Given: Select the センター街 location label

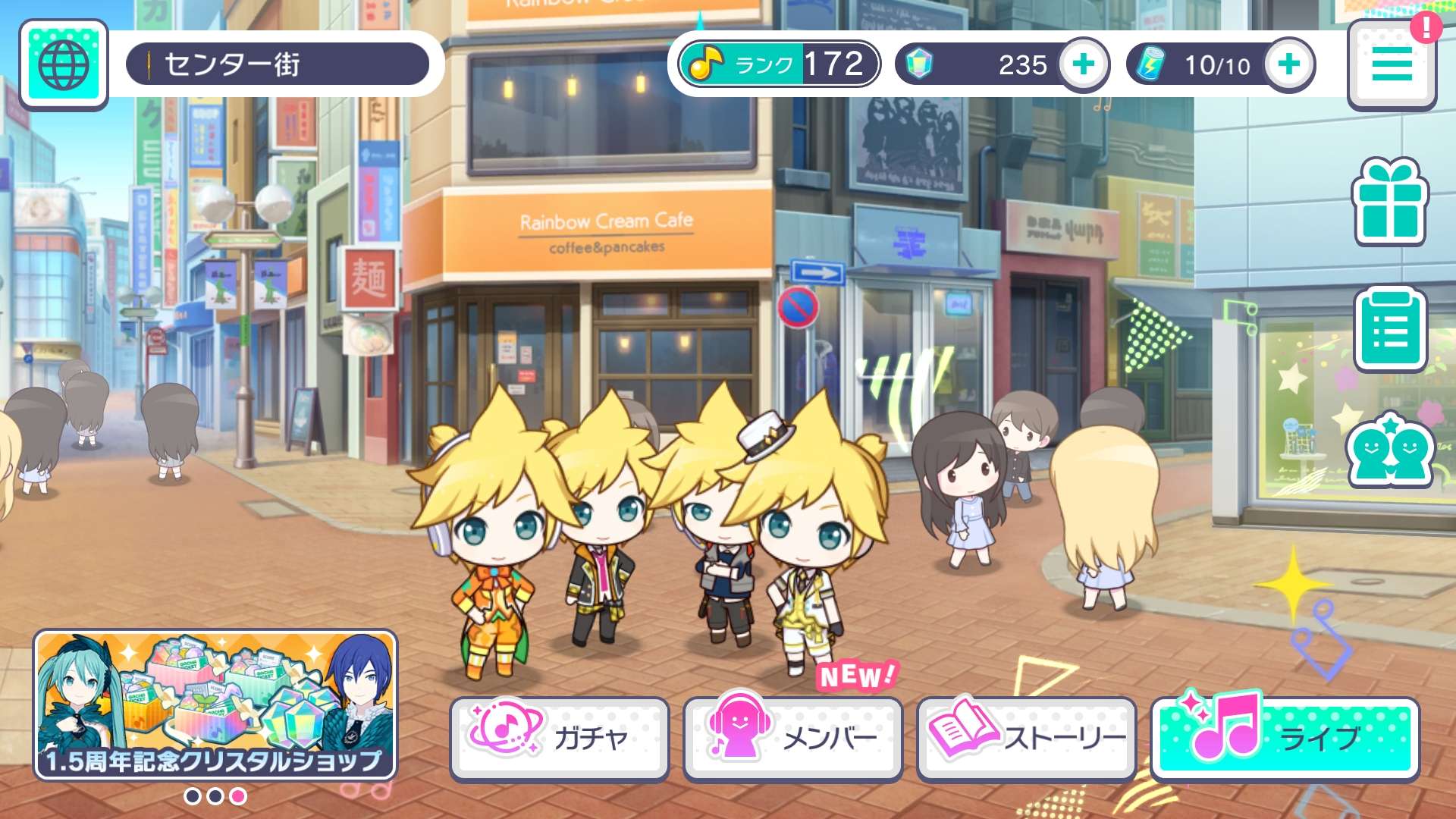Looking at the screenshot, I should click(278, 64).
